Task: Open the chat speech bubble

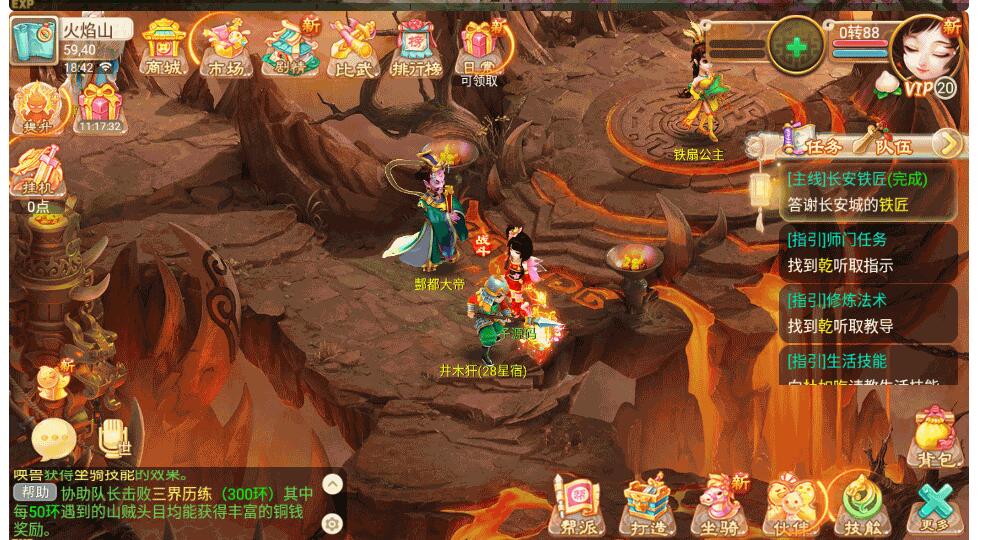Action: click(50, 437)
